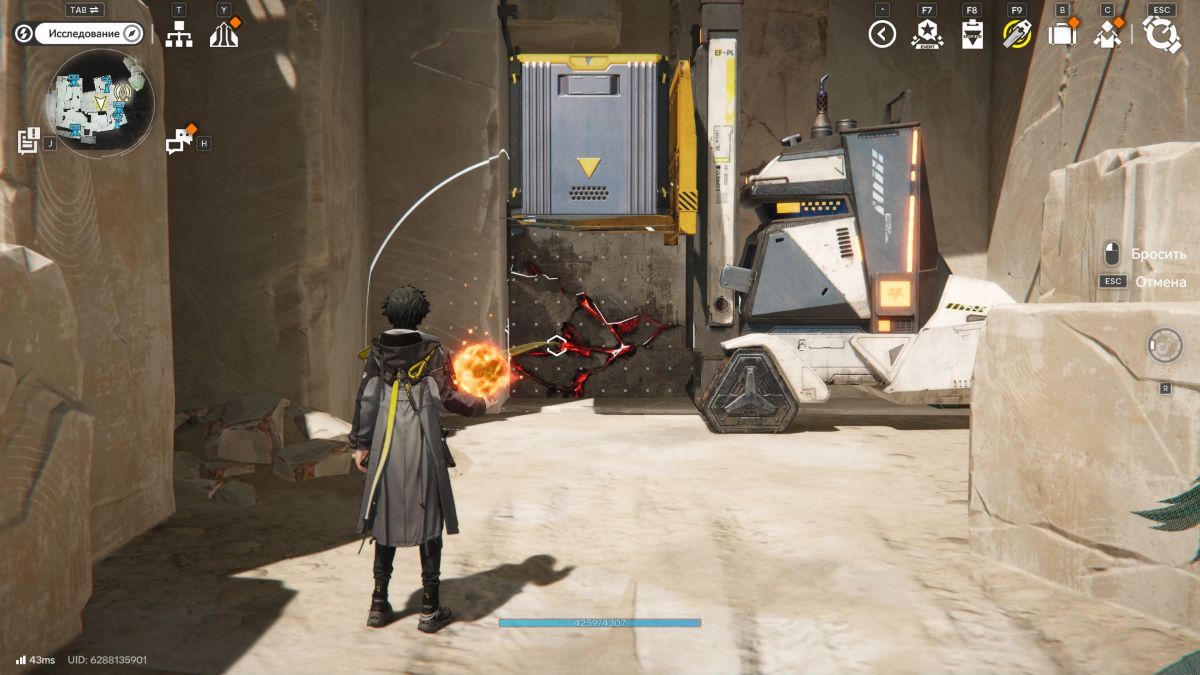Viewport: 1200px width, 675px height.
Task: Open the quest log document icon
Action: pyautogui.click(x=28, y=140)
